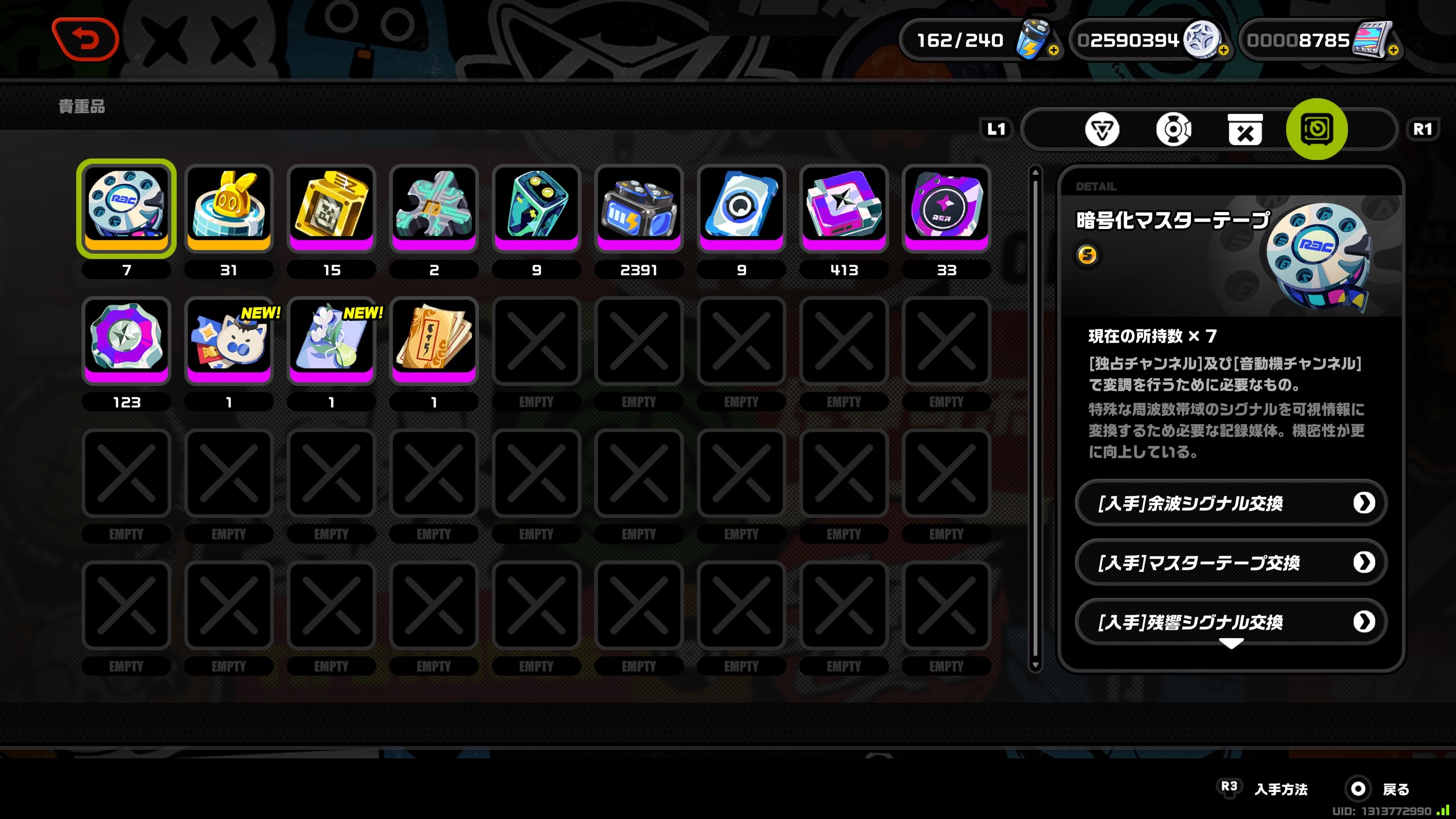This screenshot has height=819, width=1456.
Task: Select the golden bunny item with count 31
Action: (229, 207)
